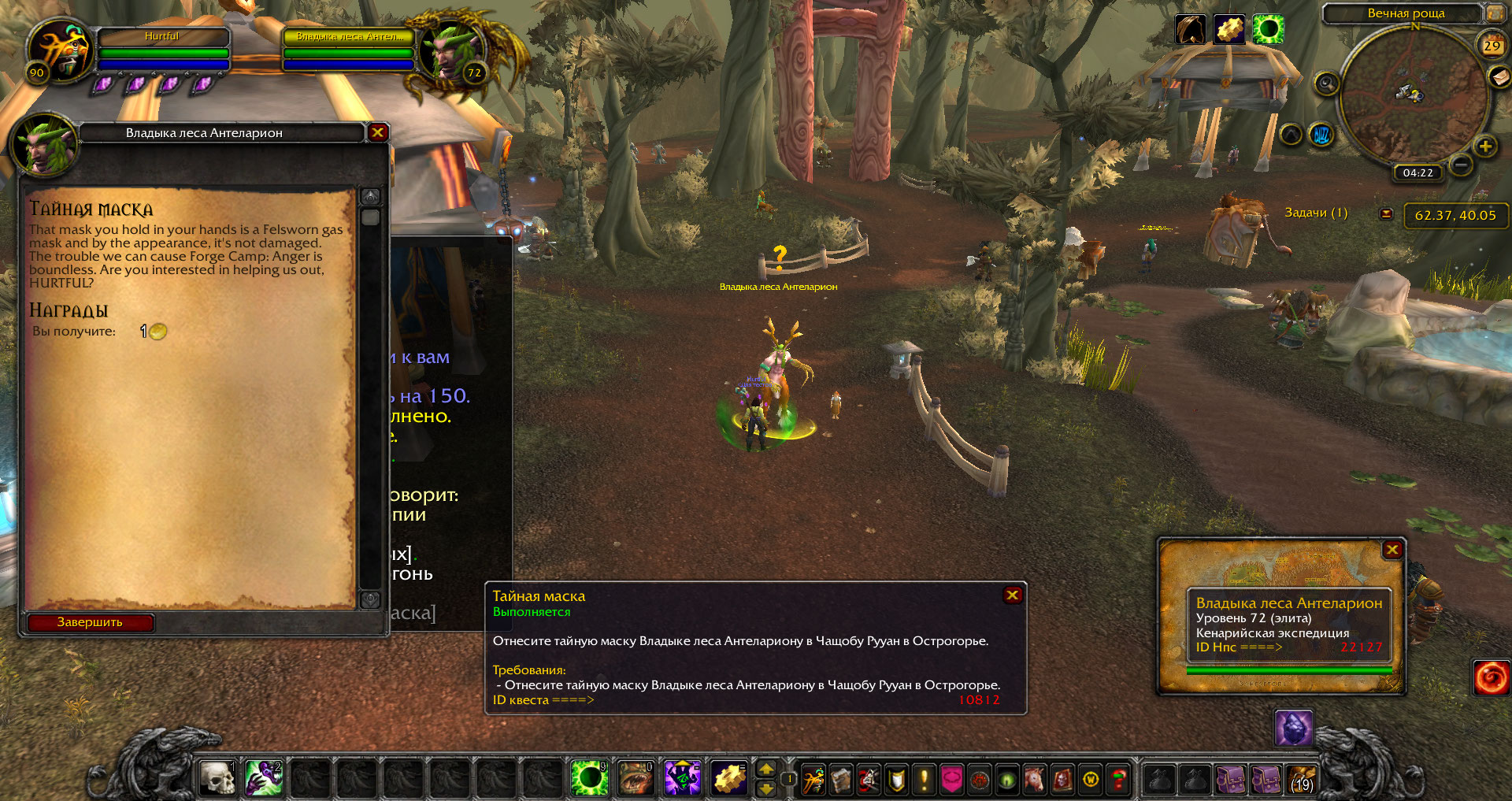The image size is (1512, 801).
Task: Open the red question mark help button
Action: 1118,780
